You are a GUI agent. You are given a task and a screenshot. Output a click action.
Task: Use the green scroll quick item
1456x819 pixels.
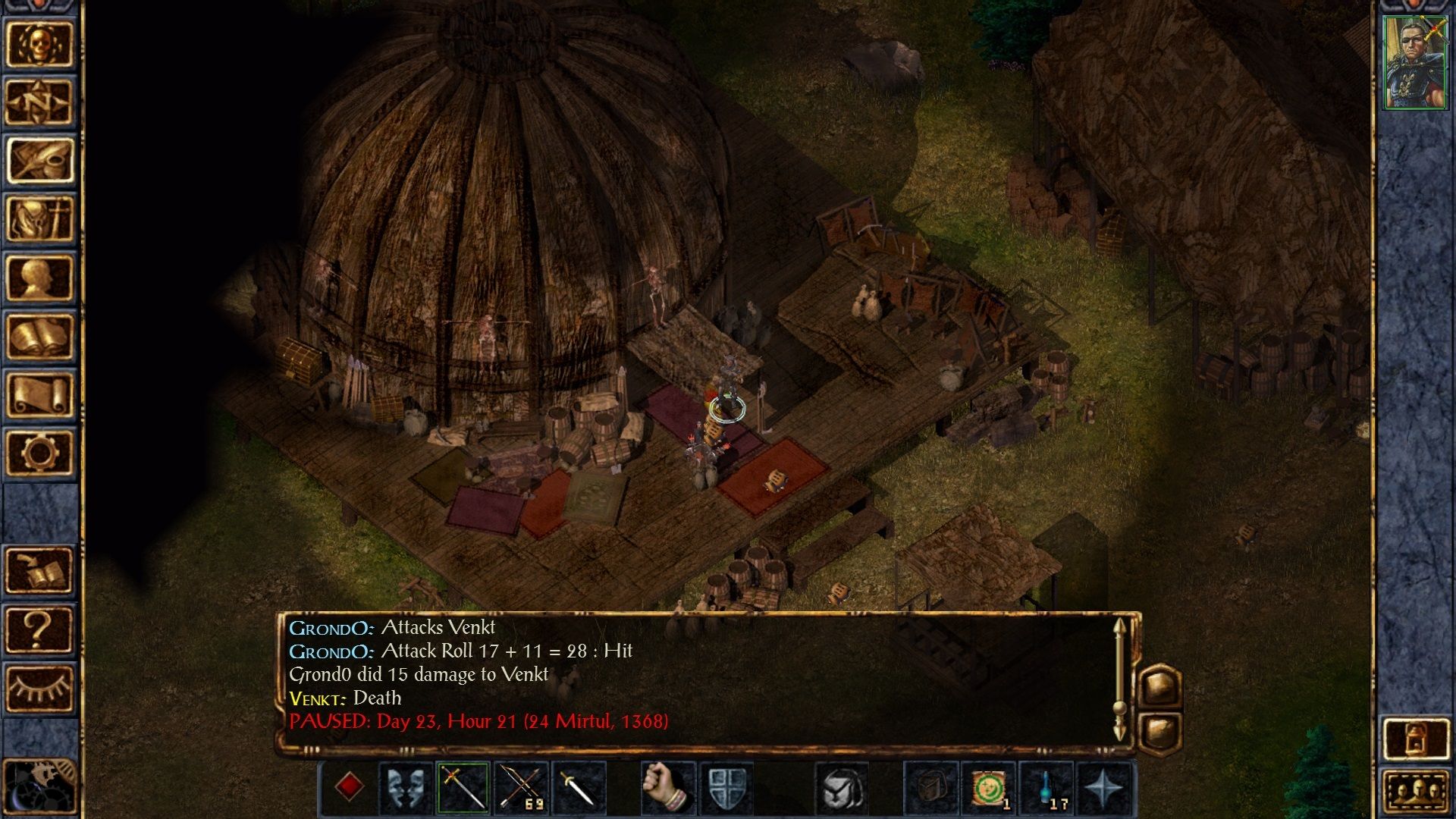989,787
